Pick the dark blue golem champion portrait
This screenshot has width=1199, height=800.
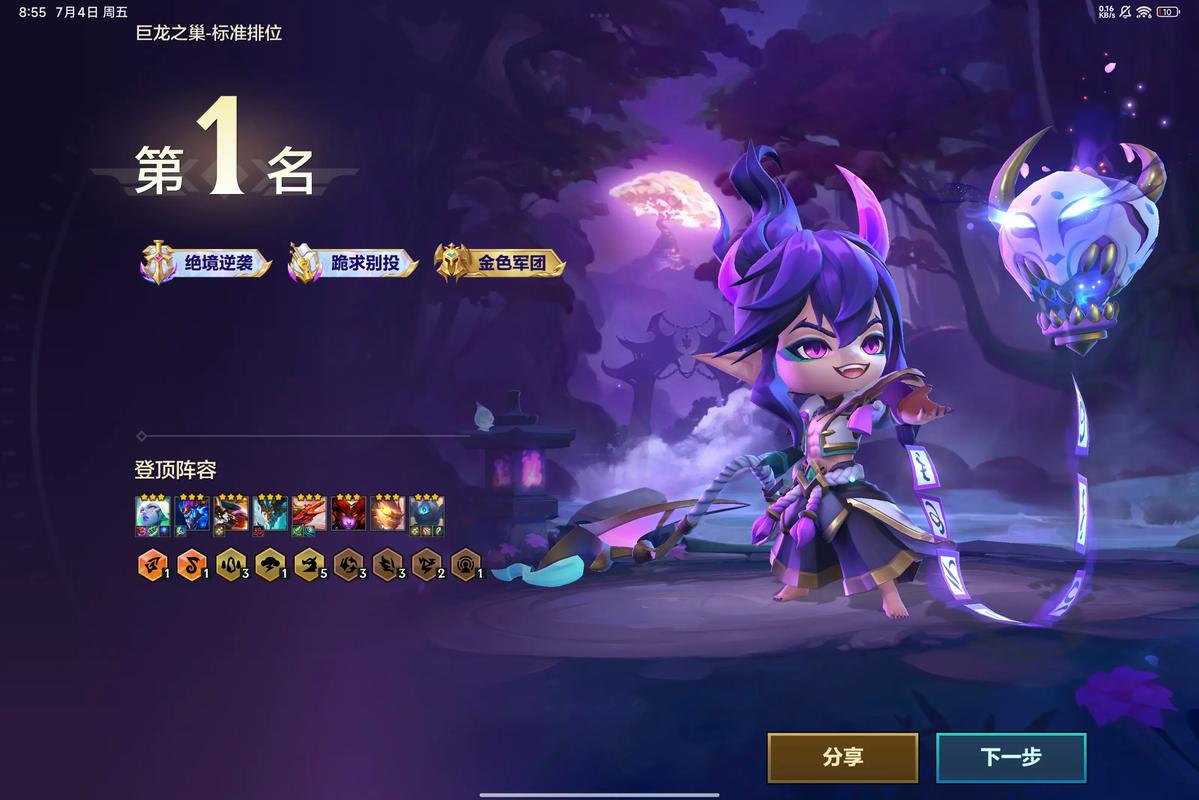point(427,514)
